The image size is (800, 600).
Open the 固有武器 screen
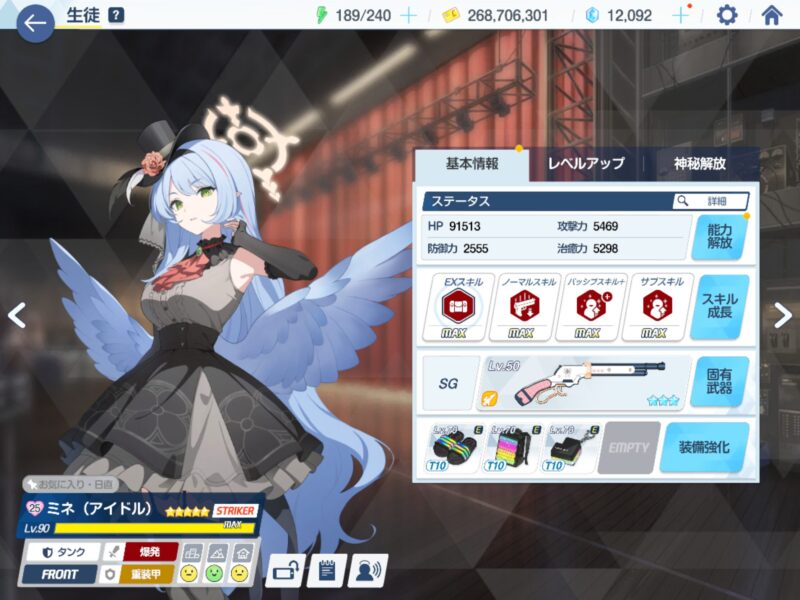coord(718,382)
